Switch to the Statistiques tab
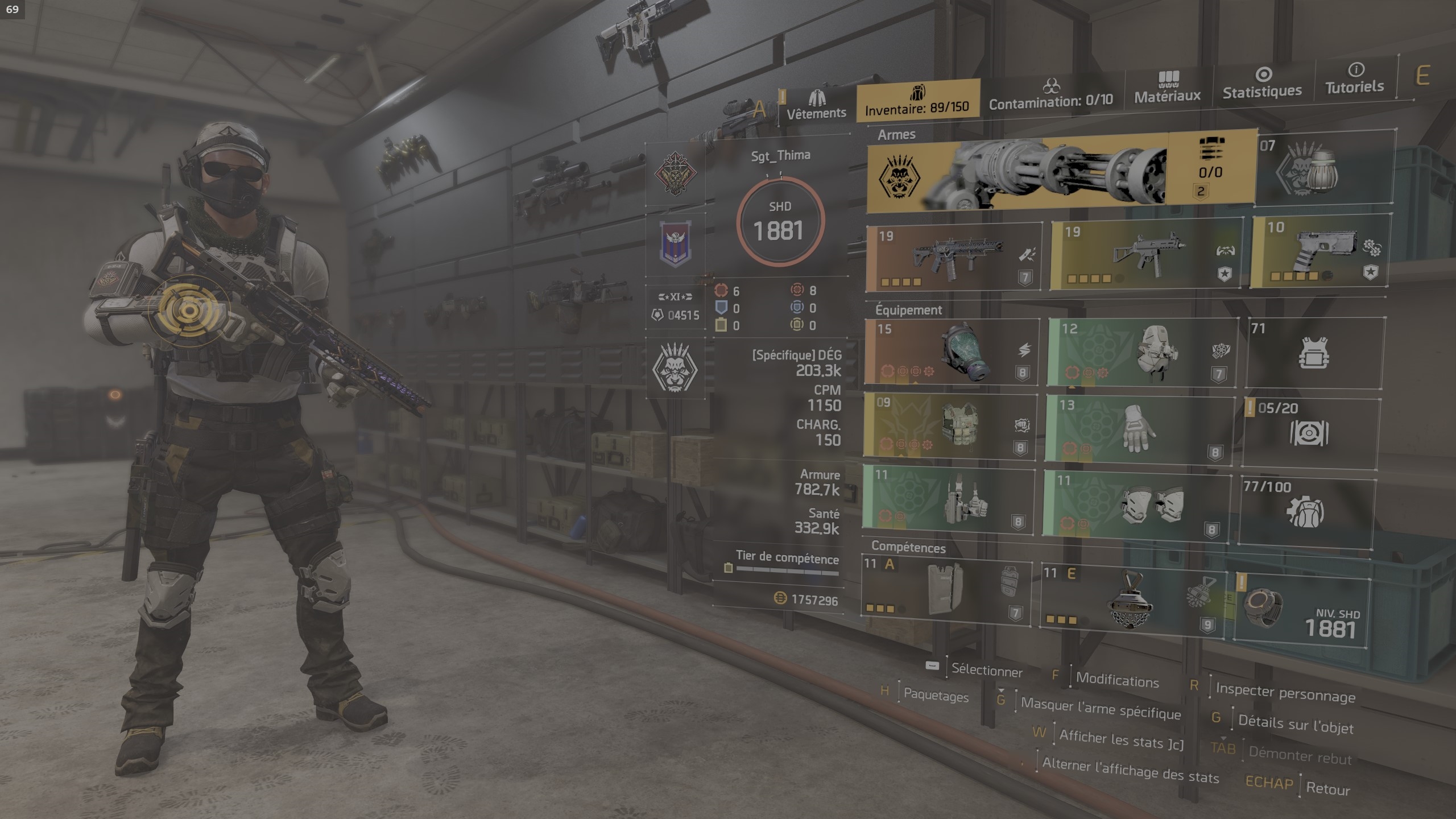Screen dimensions: 1456x819 click(x=1262, y=83)
